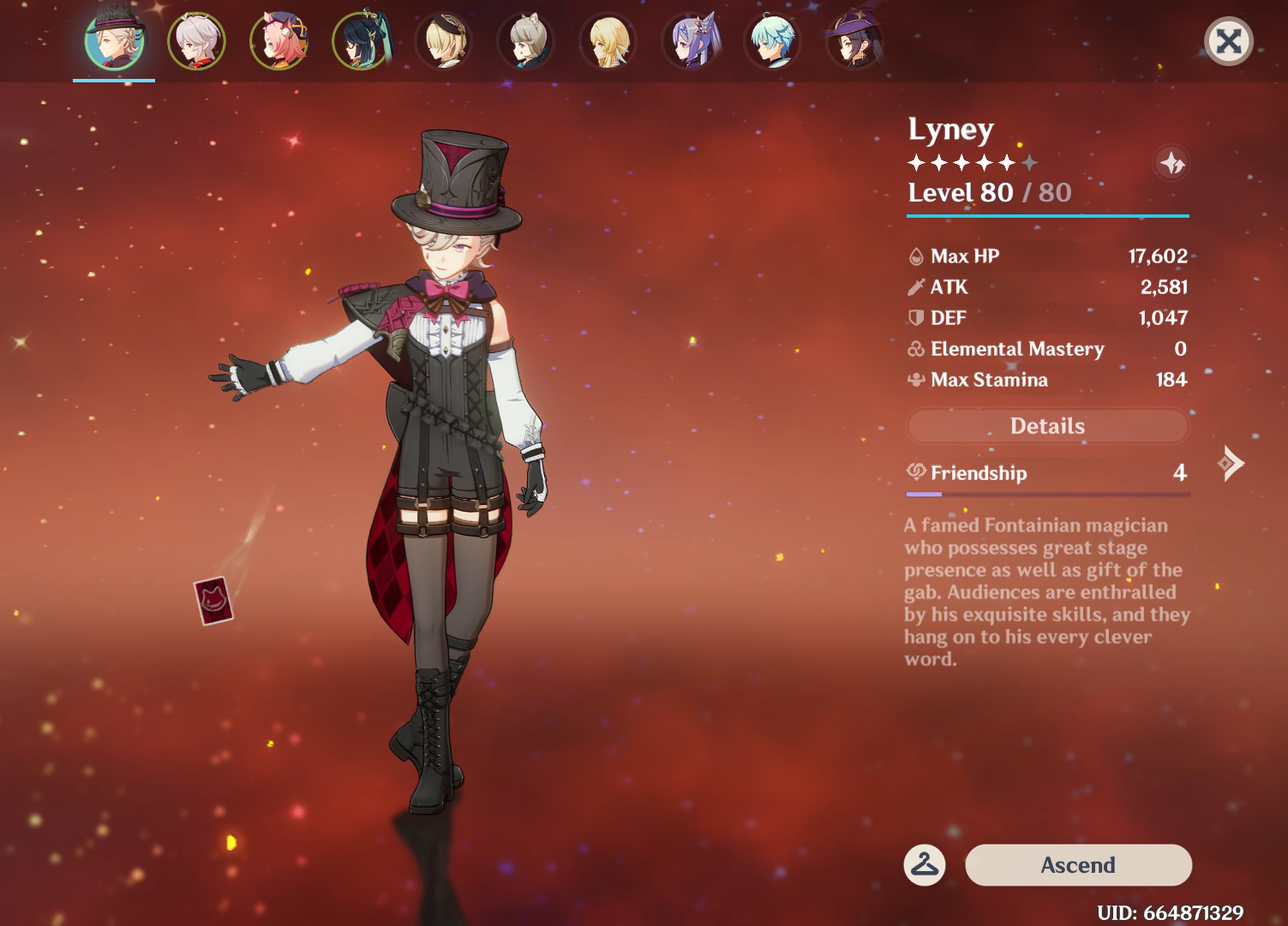Click the ATK sword icon
The height and width of the screenshot is (926, 1288).
point(915,286)
